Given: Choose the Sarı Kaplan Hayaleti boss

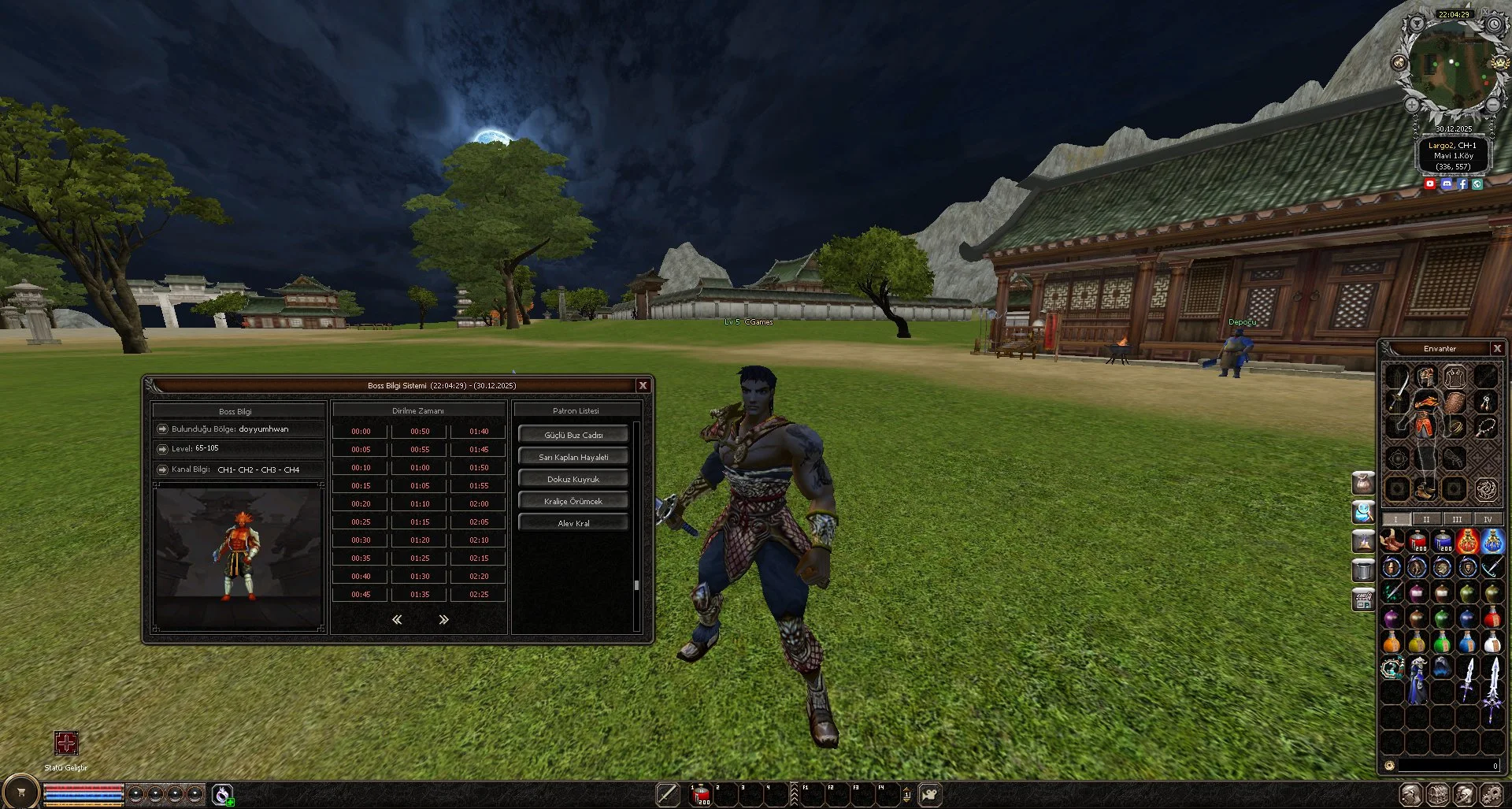Looking at the screenshot, I should click(573, 457).
